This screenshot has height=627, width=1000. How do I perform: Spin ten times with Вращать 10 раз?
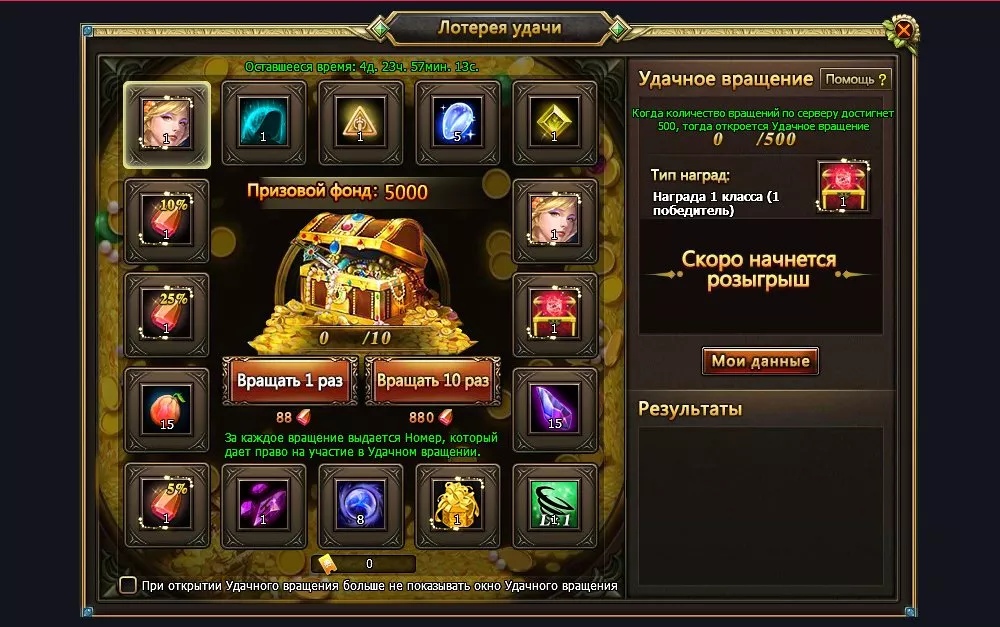(x=432, y=381)
